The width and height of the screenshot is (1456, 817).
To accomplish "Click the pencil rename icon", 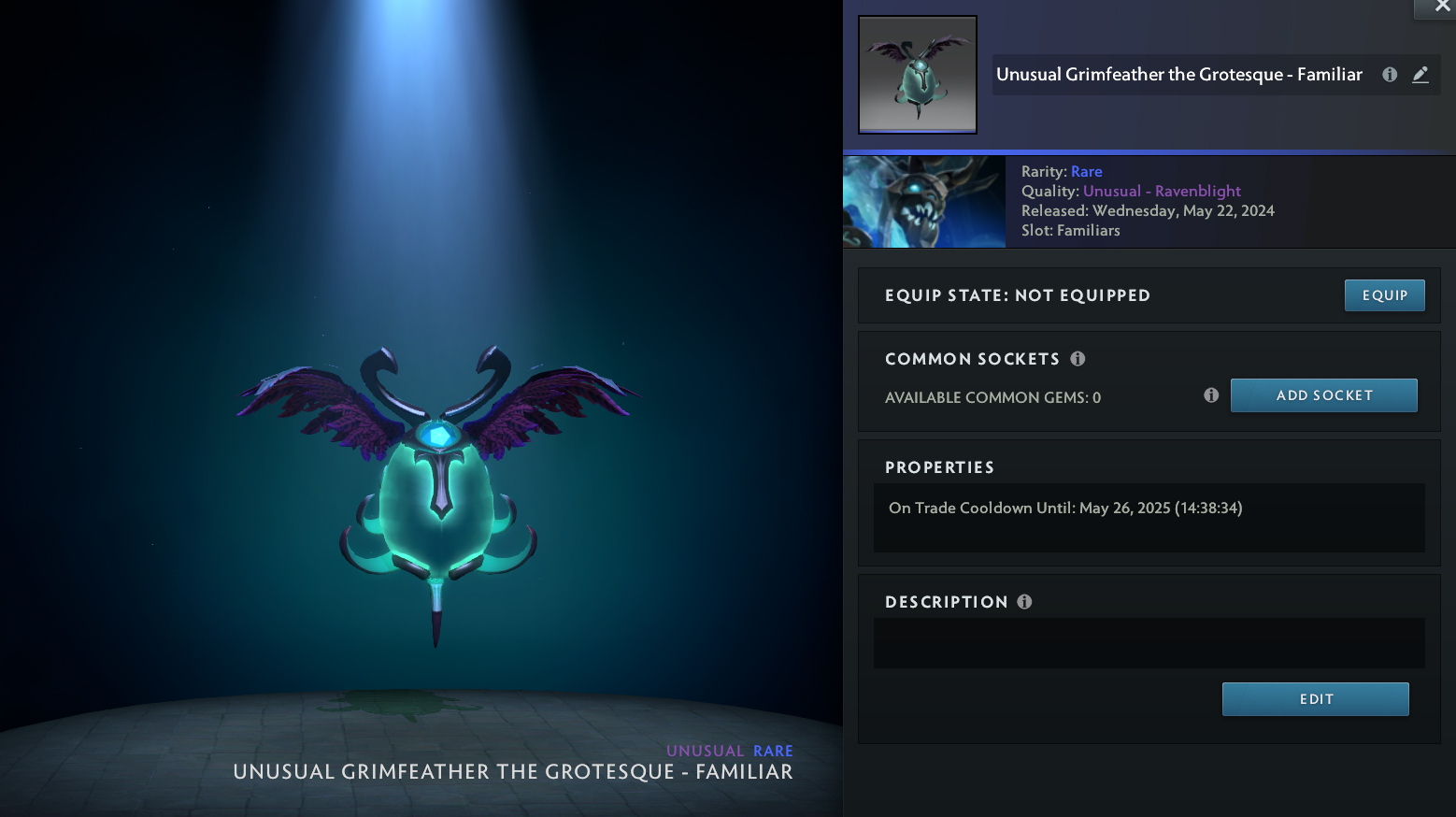I will 1420,75.
